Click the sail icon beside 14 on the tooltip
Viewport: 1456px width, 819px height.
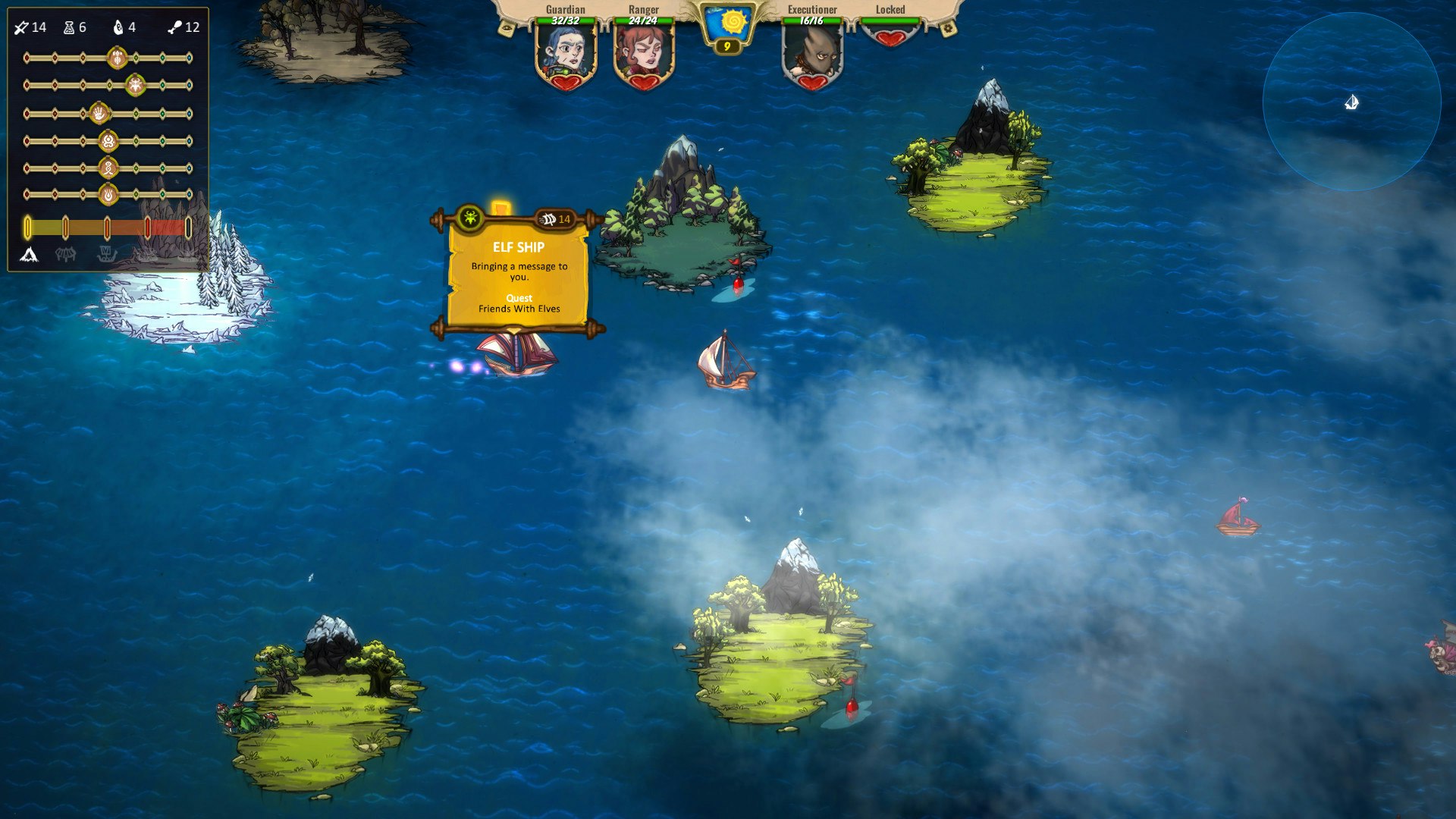[x=549, y=219]
